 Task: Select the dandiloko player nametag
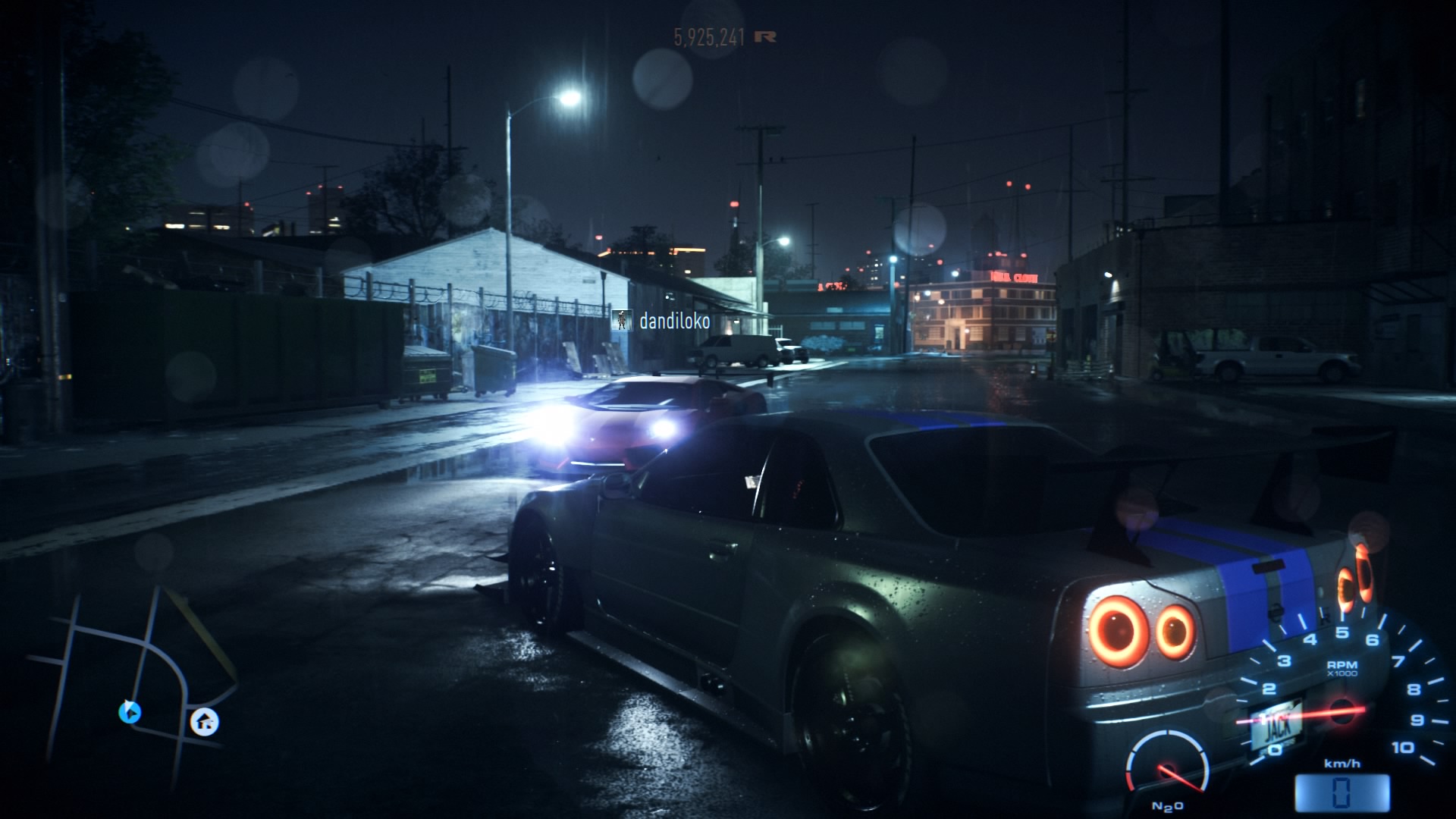pos(674,322)
